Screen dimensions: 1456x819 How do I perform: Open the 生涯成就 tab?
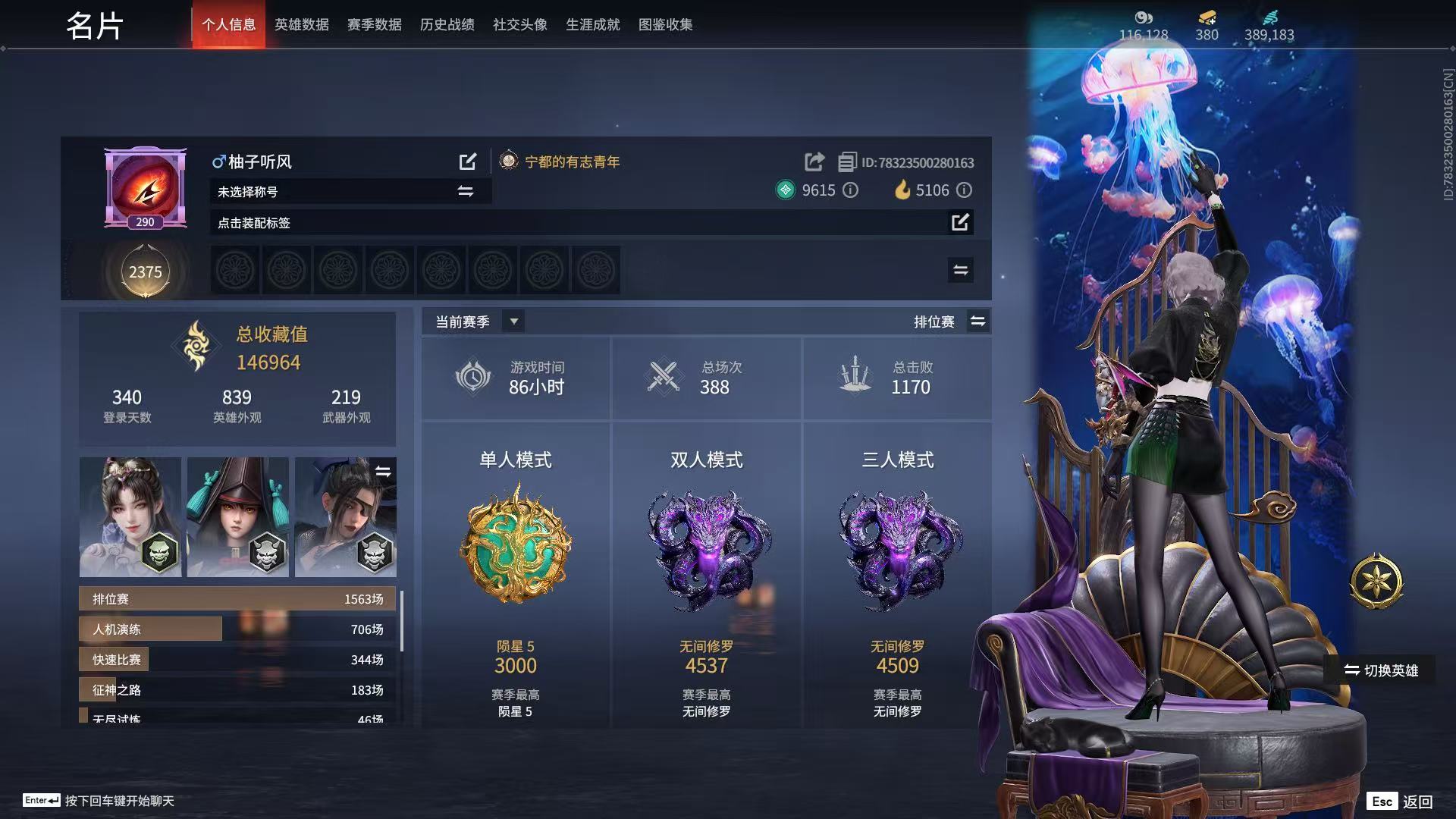pos(592,25)
